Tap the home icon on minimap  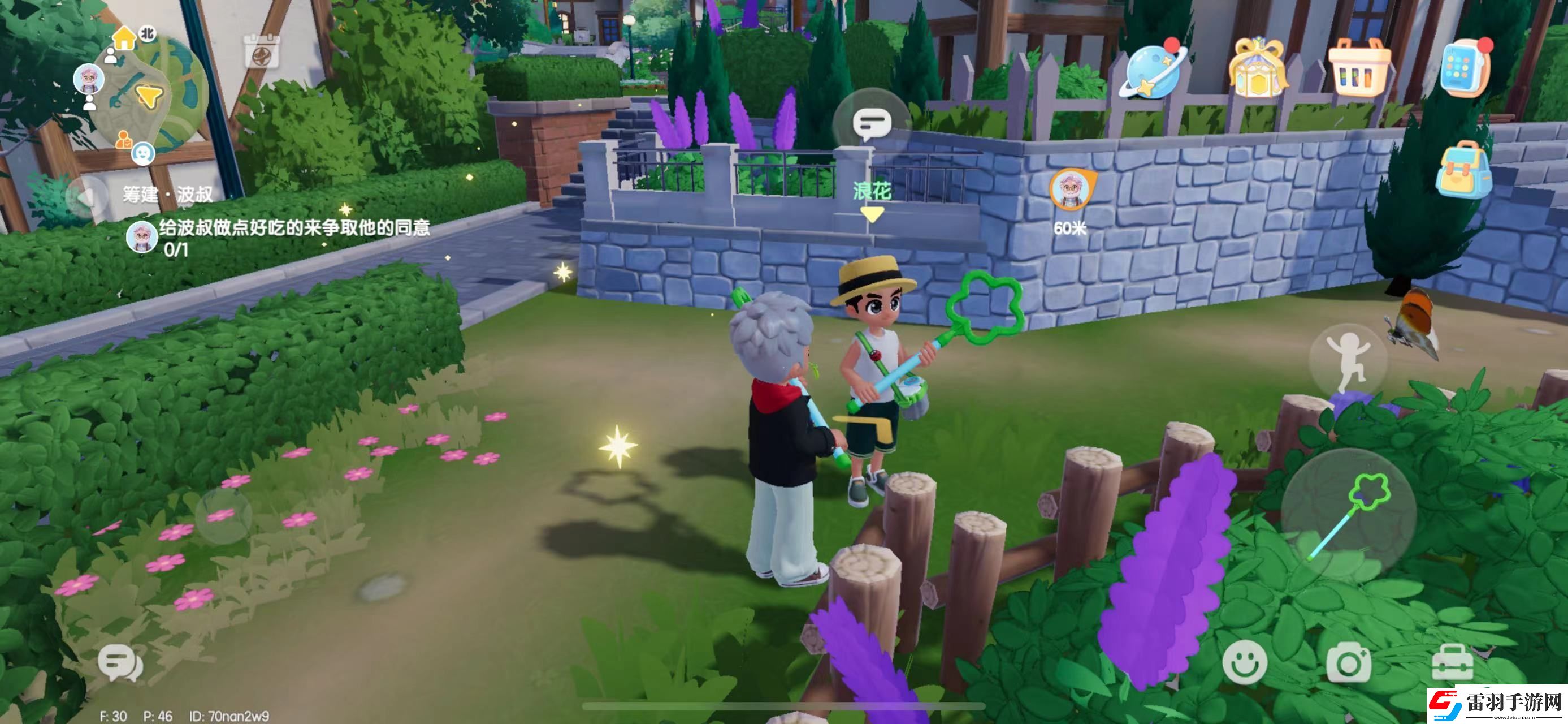pos(124,38)
